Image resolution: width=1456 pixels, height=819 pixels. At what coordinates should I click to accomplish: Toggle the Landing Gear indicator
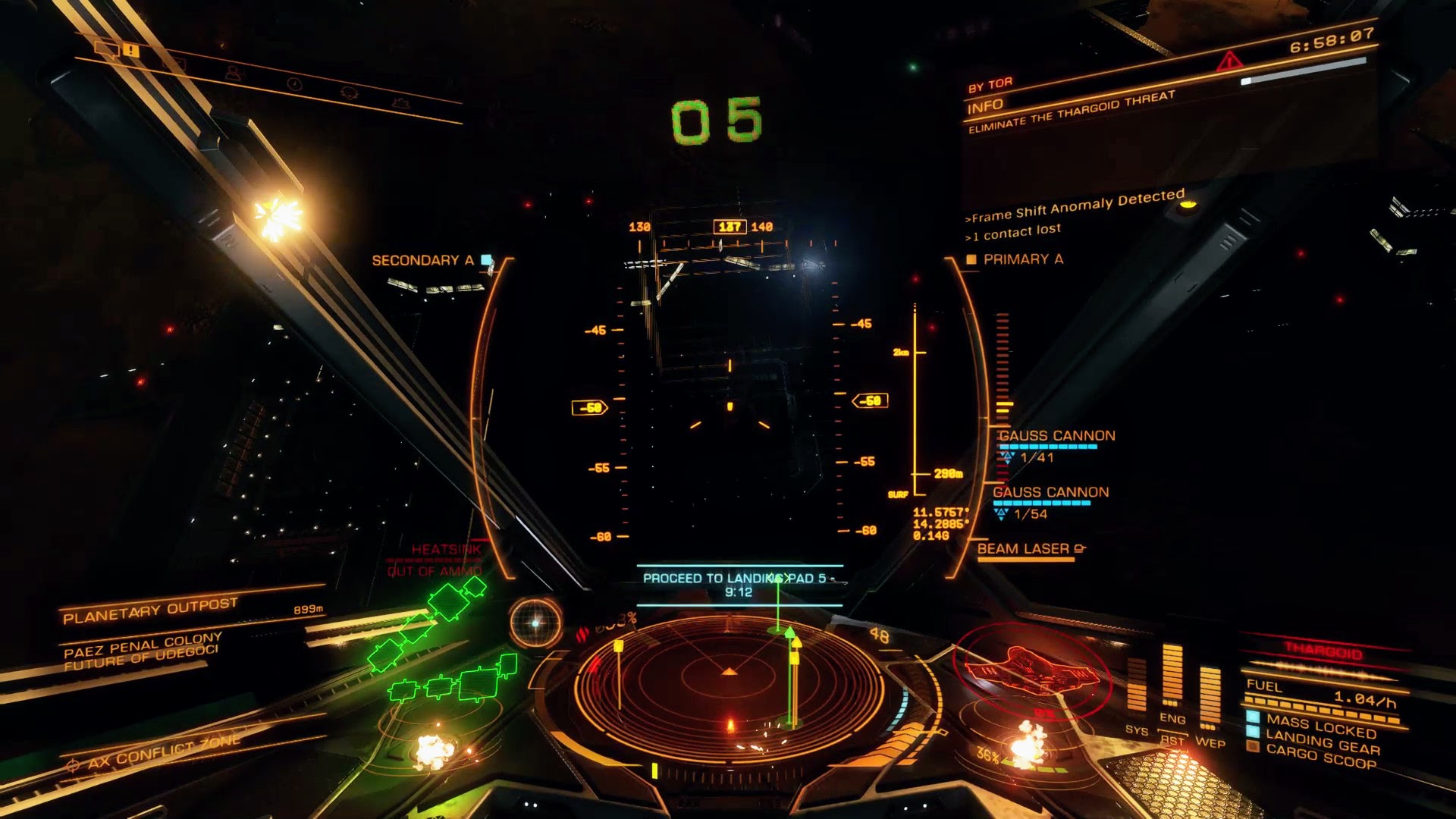pyautogui.click(x=1321, y=742)
